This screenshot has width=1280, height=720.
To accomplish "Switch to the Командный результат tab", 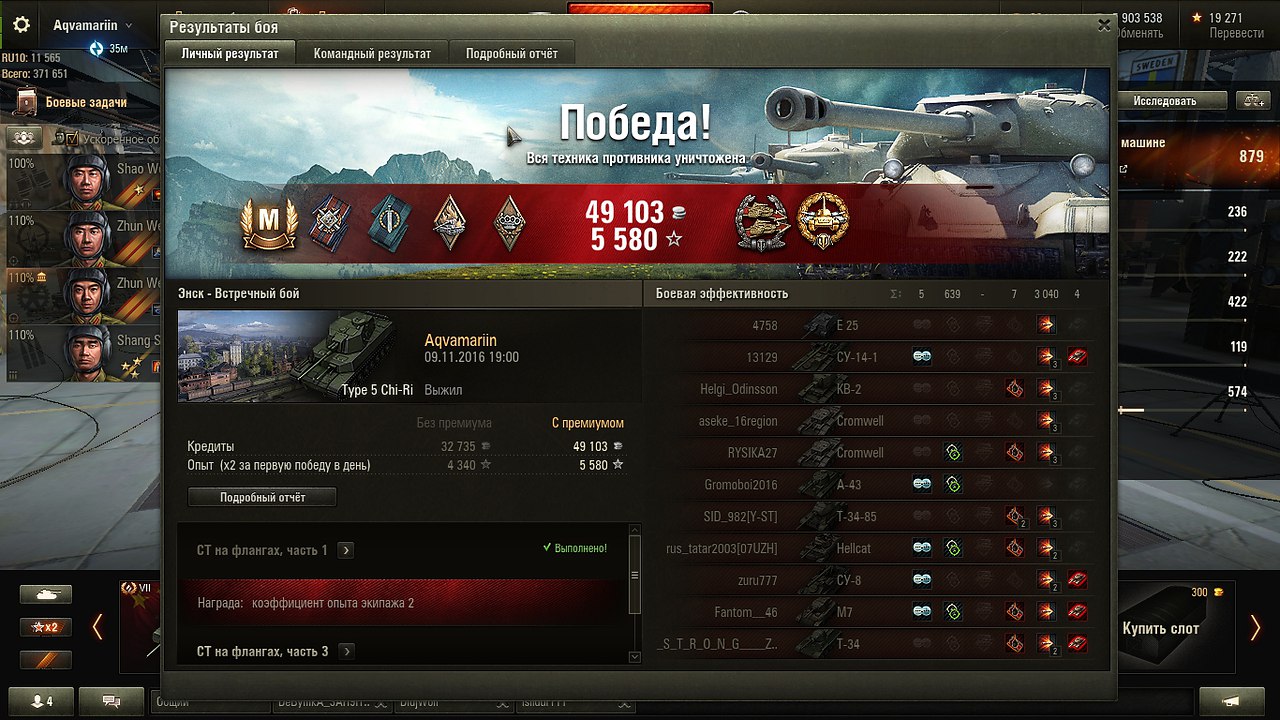I will [372, 53].
